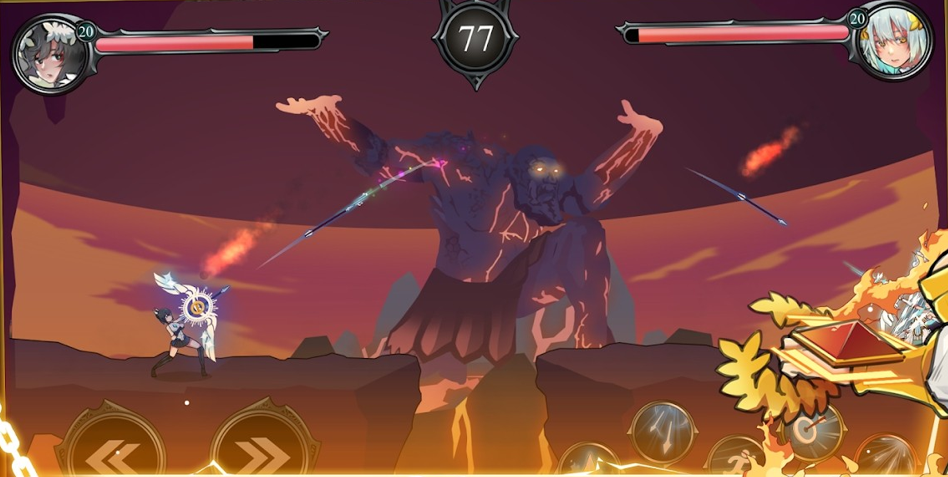Viewport: 948px width, 477px height.
Task: Activate the falling arrows skill
Action: click(660, 431)
